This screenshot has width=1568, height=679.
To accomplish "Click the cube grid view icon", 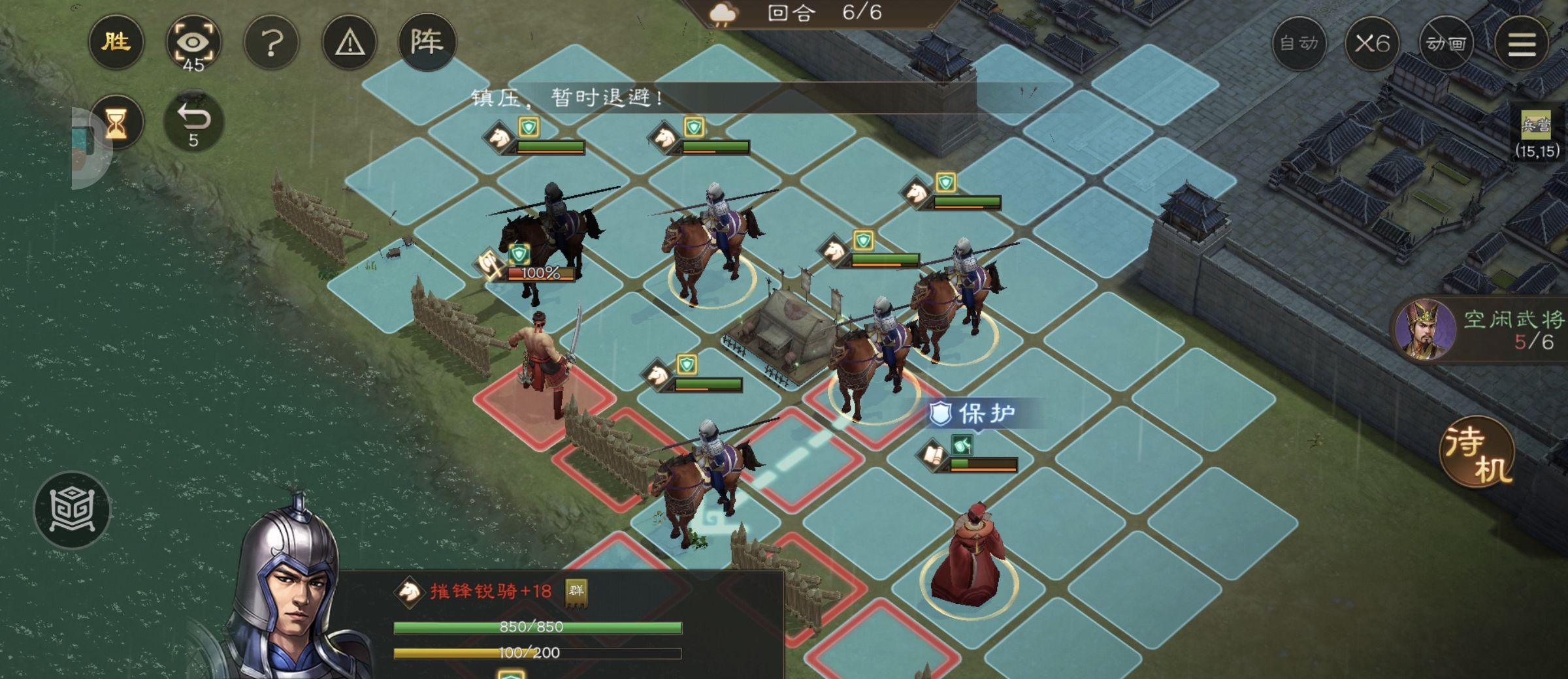I will point(73,509).
